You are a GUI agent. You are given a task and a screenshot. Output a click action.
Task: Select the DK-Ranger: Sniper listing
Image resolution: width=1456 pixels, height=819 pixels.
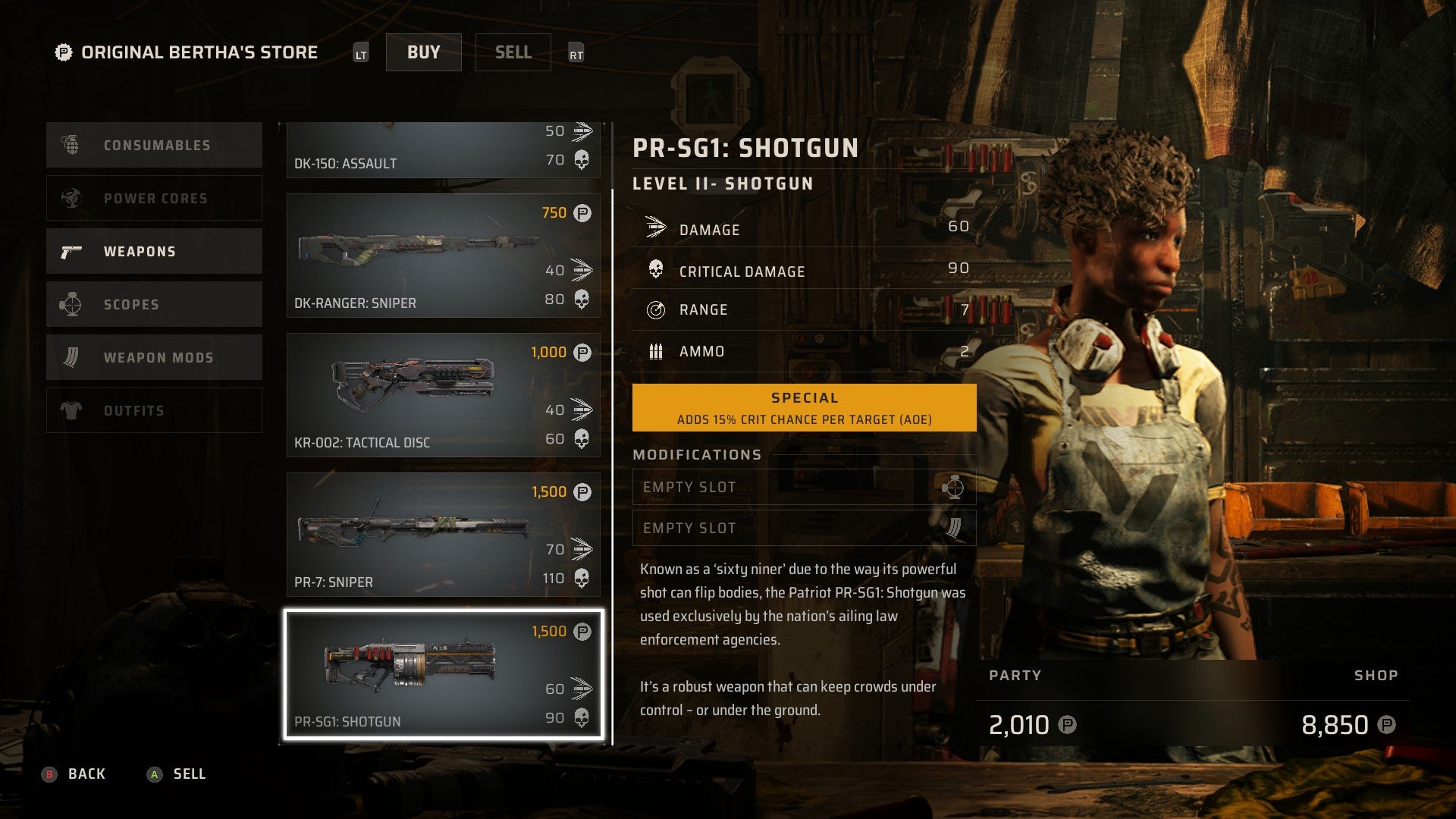[x=443, y=256]
